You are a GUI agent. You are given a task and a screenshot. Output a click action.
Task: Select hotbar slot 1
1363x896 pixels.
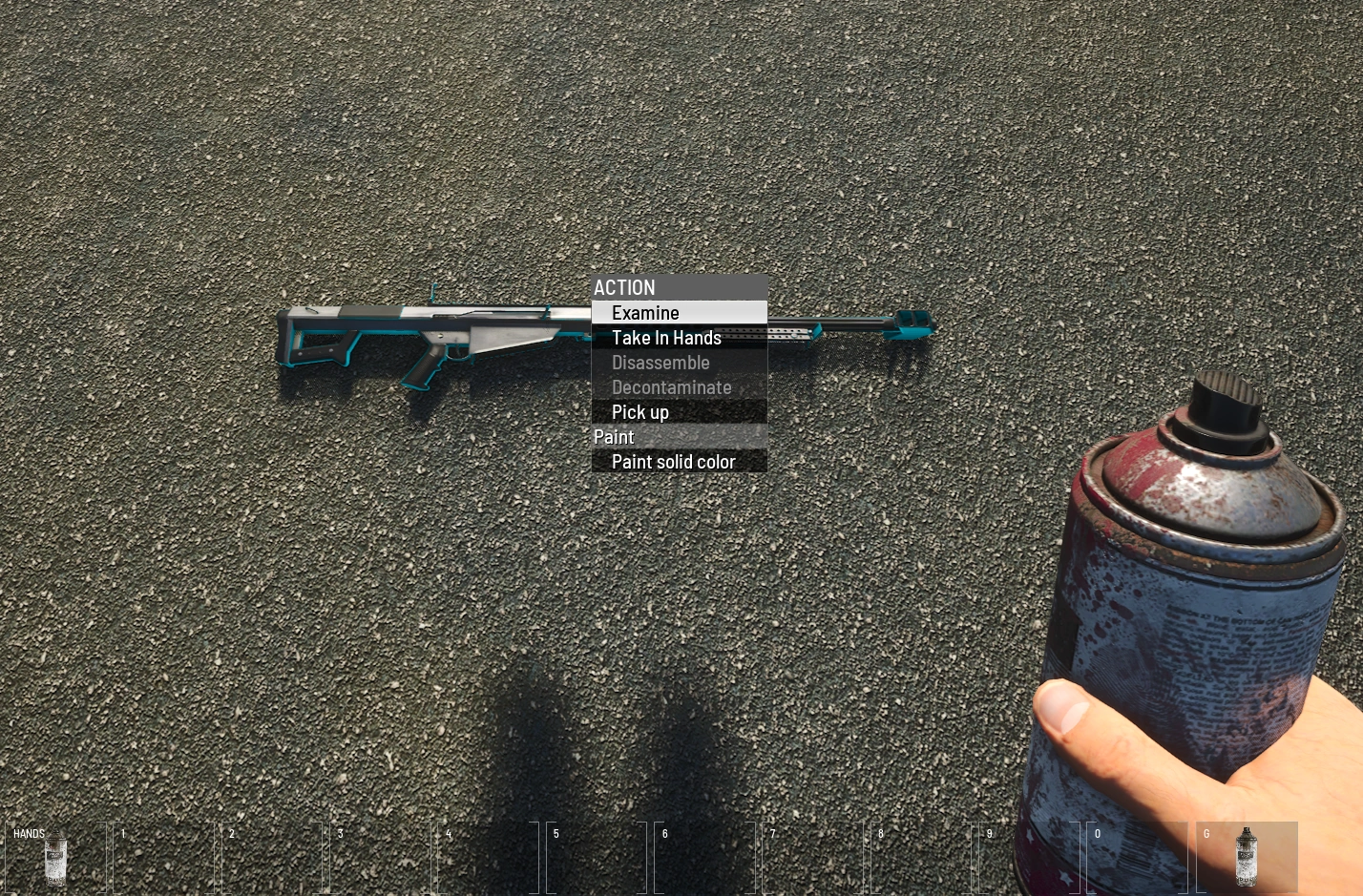pos(162,857)
